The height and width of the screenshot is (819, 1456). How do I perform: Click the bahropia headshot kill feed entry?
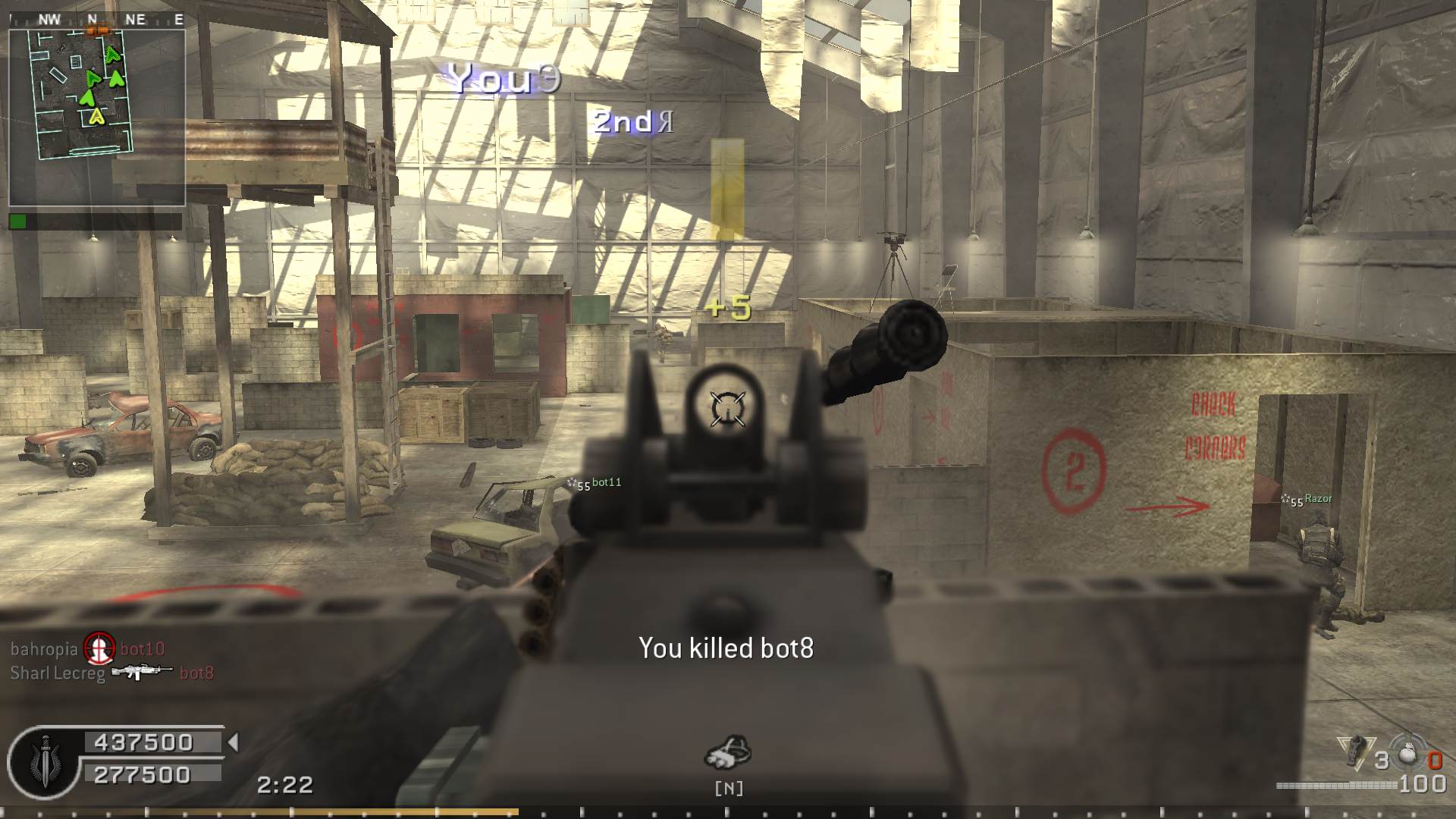tap(87, 649)
